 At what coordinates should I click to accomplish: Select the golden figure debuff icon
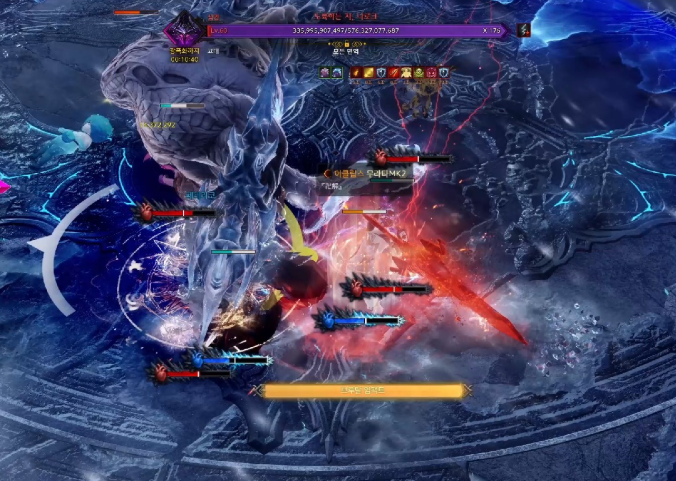(x=406, y=72)
